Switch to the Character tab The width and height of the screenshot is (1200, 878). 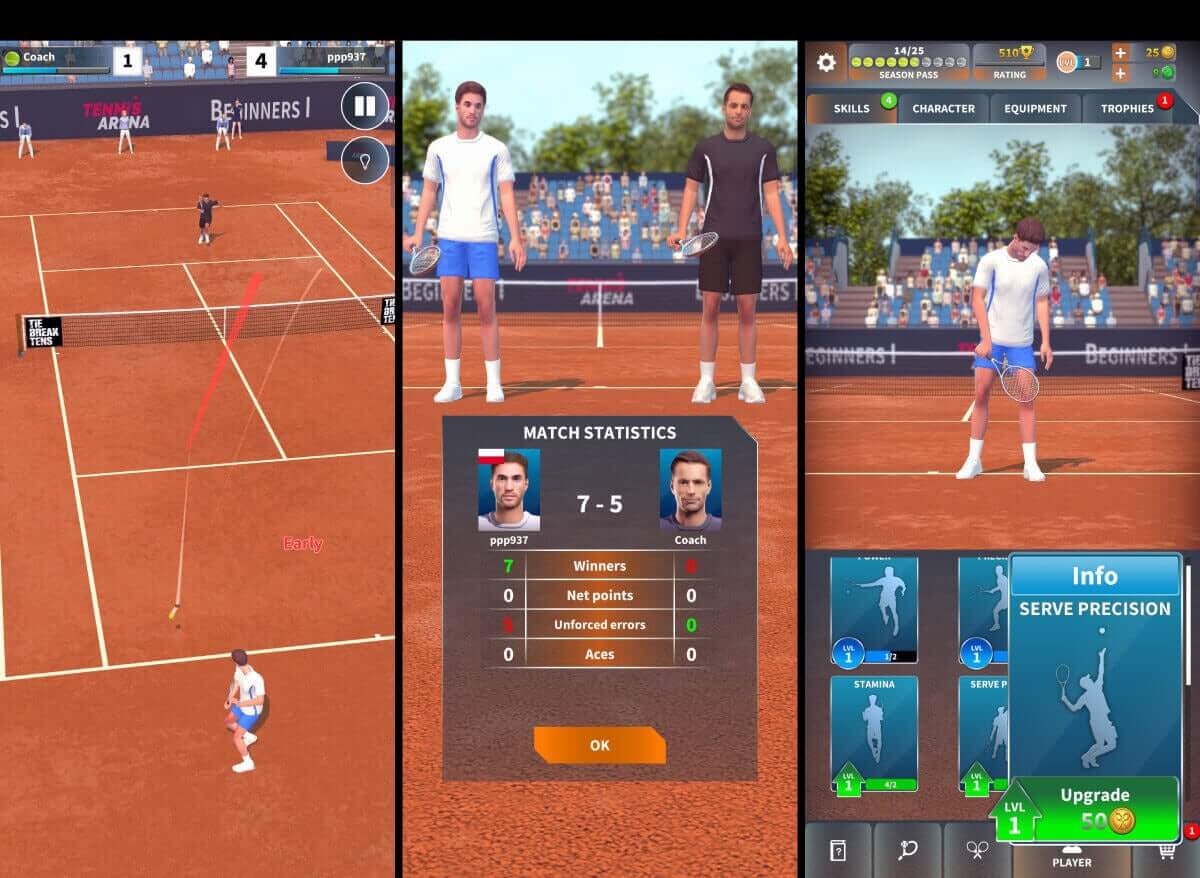point(943,108)
